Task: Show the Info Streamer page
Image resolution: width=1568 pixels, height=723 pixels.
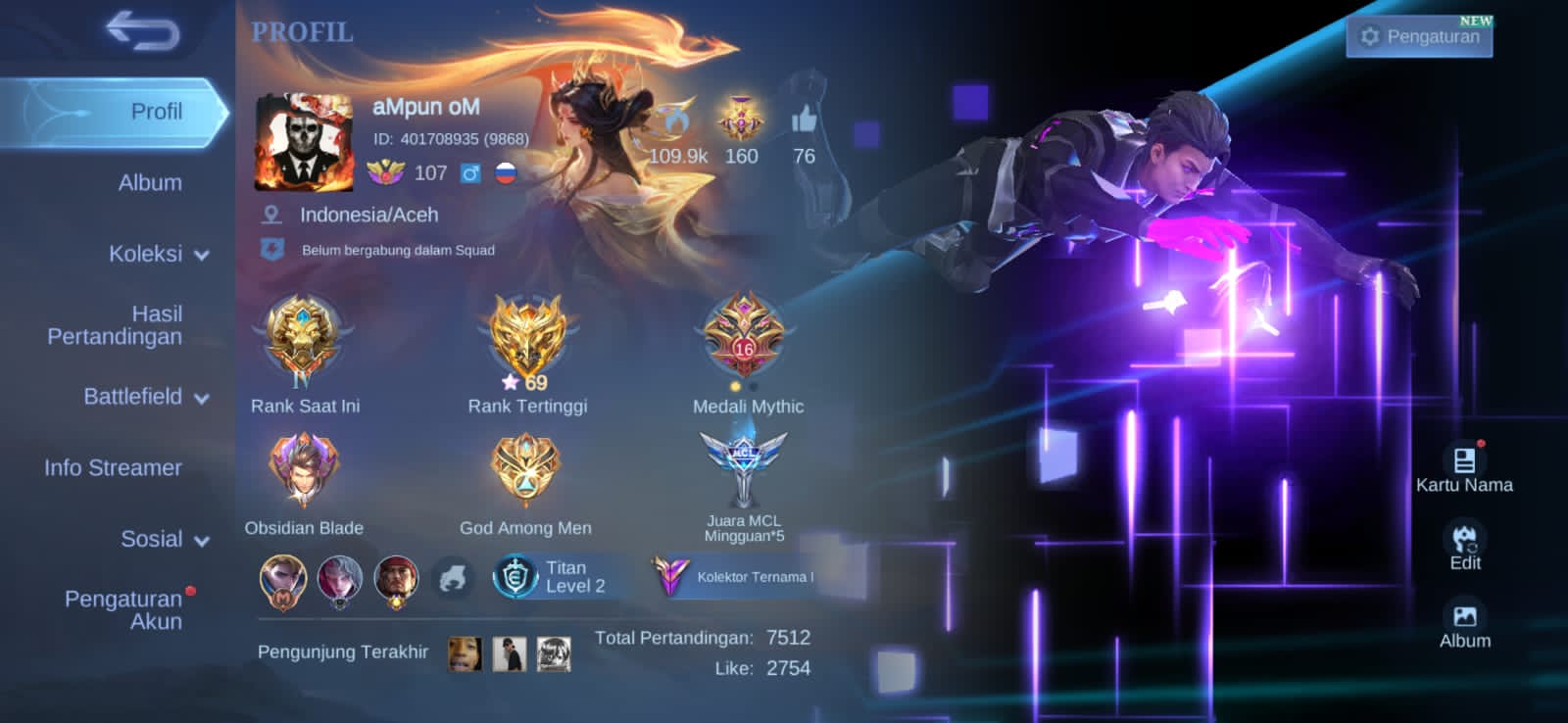Action: point(113,468)
